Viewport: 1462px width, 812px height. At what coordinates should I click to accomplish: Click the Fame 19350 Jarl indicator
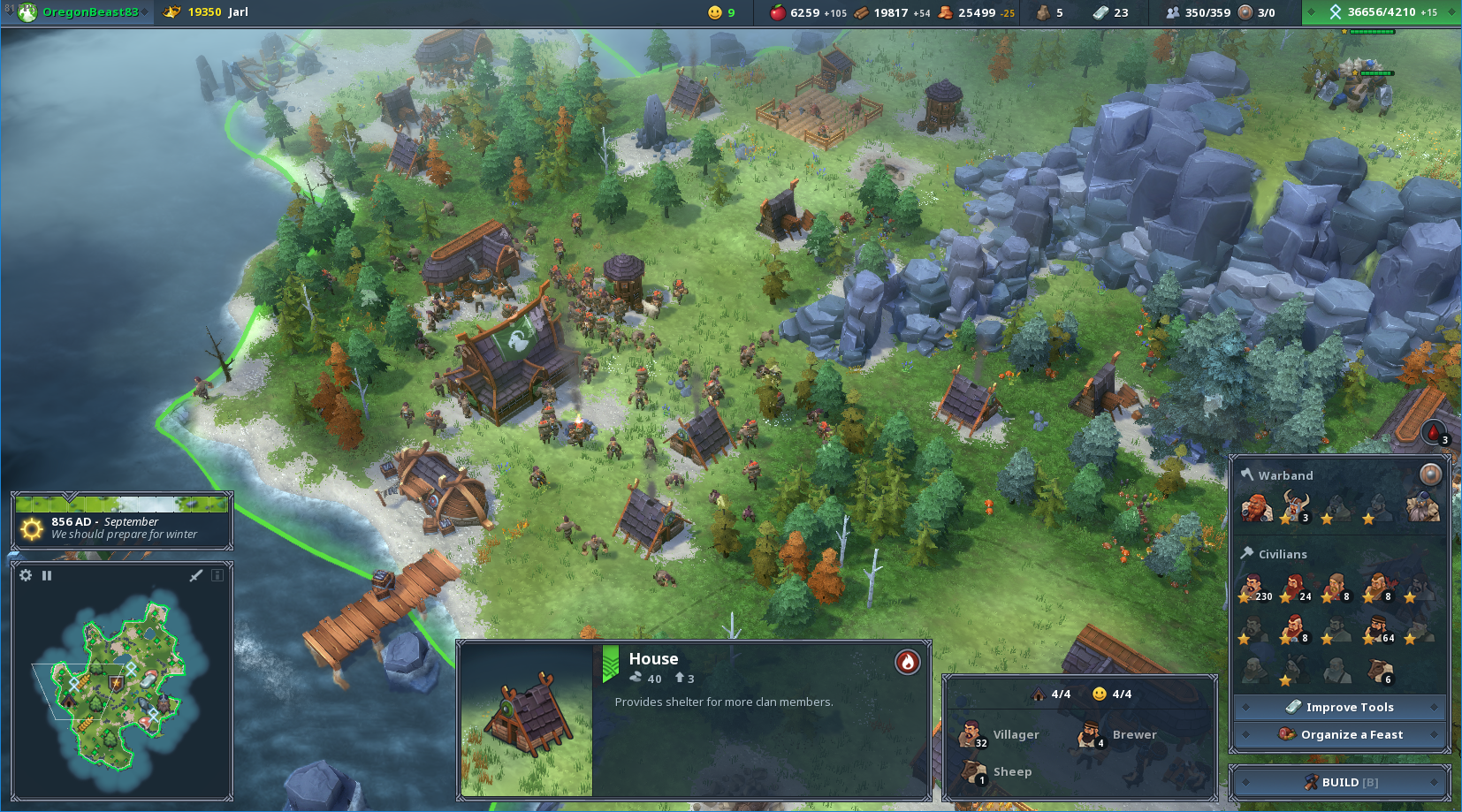[208, 12]
